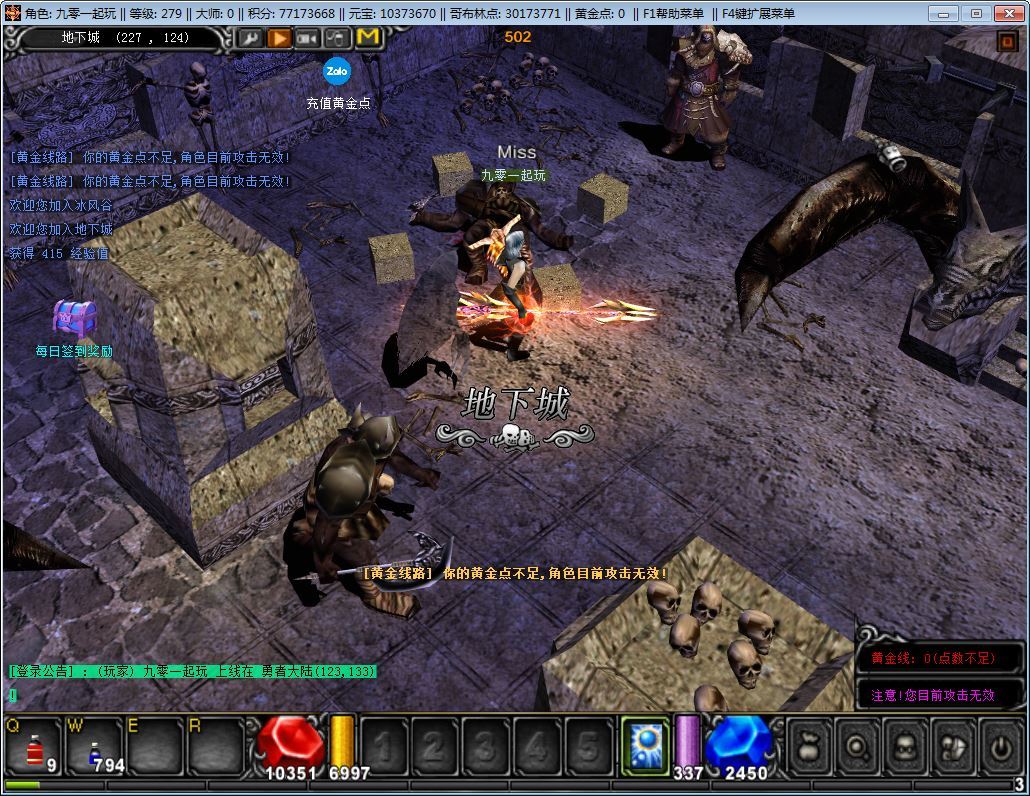This screenshot has height=796, width=1030.
Task: Open the Zalo gold recharge icon
Action: [337, 72]
